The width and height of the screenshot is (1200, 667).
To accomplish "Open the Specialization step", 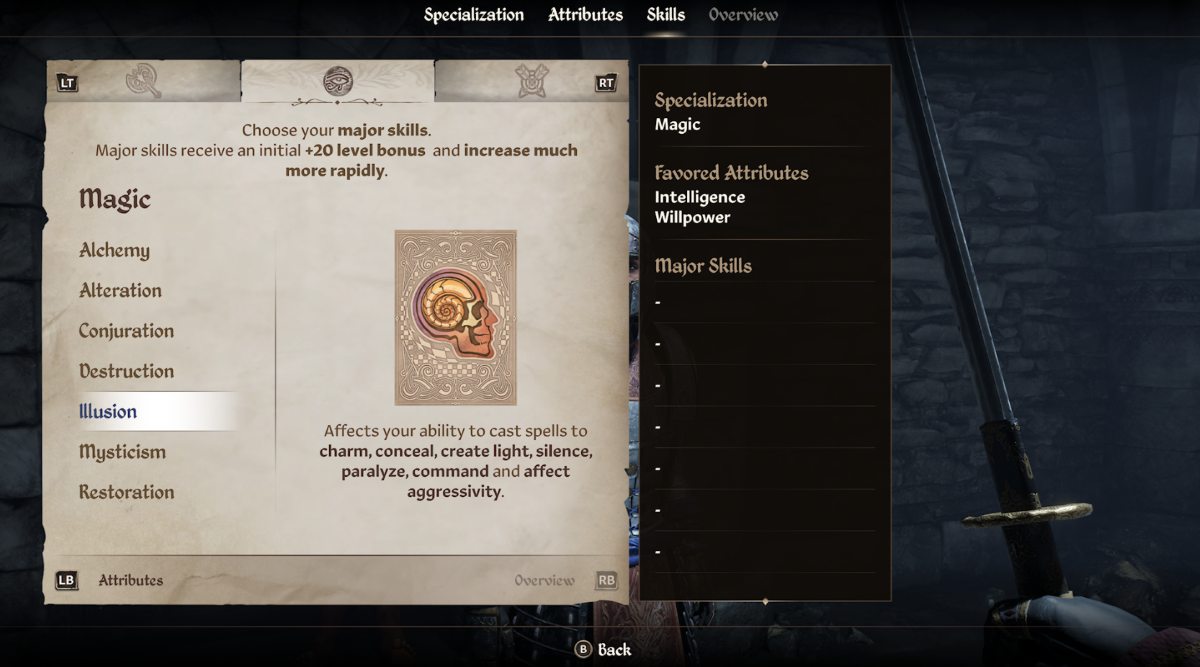I will click(474, 15).
